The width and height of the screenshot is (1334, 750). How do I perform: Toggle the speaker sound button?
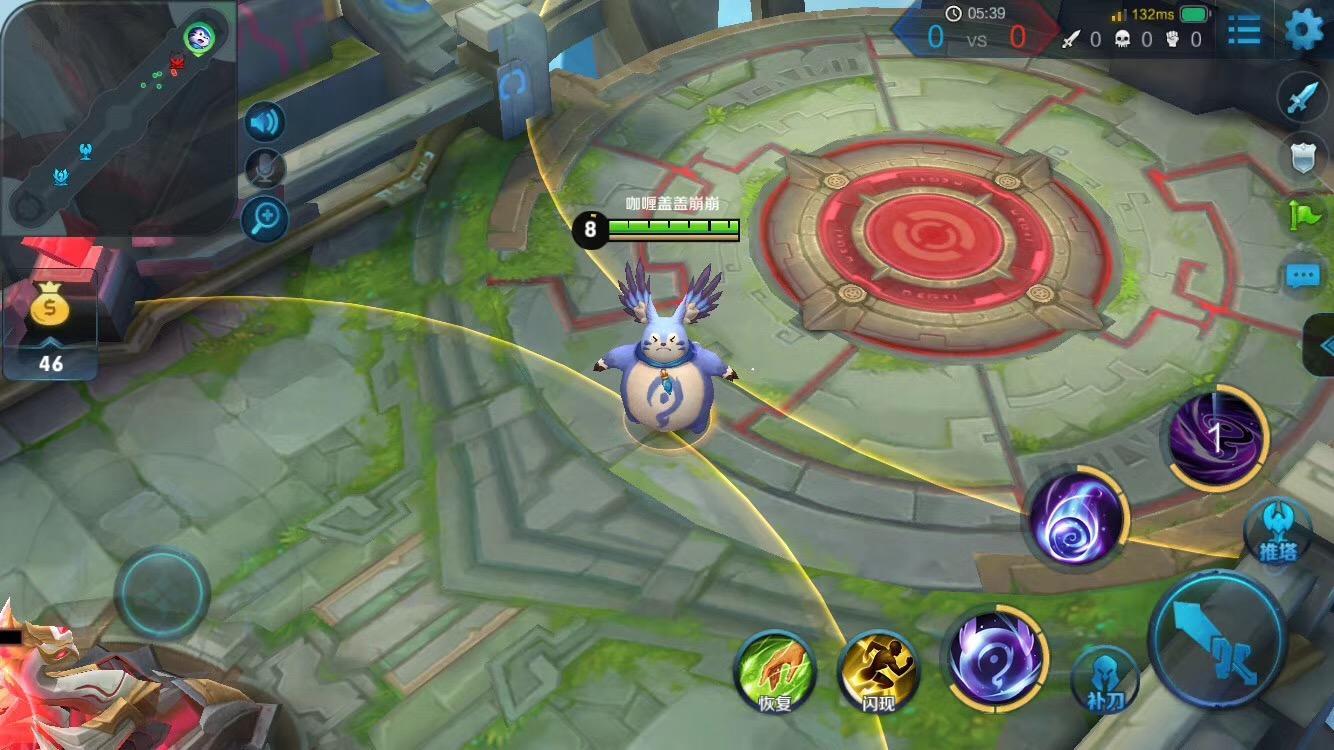(265, 122)
